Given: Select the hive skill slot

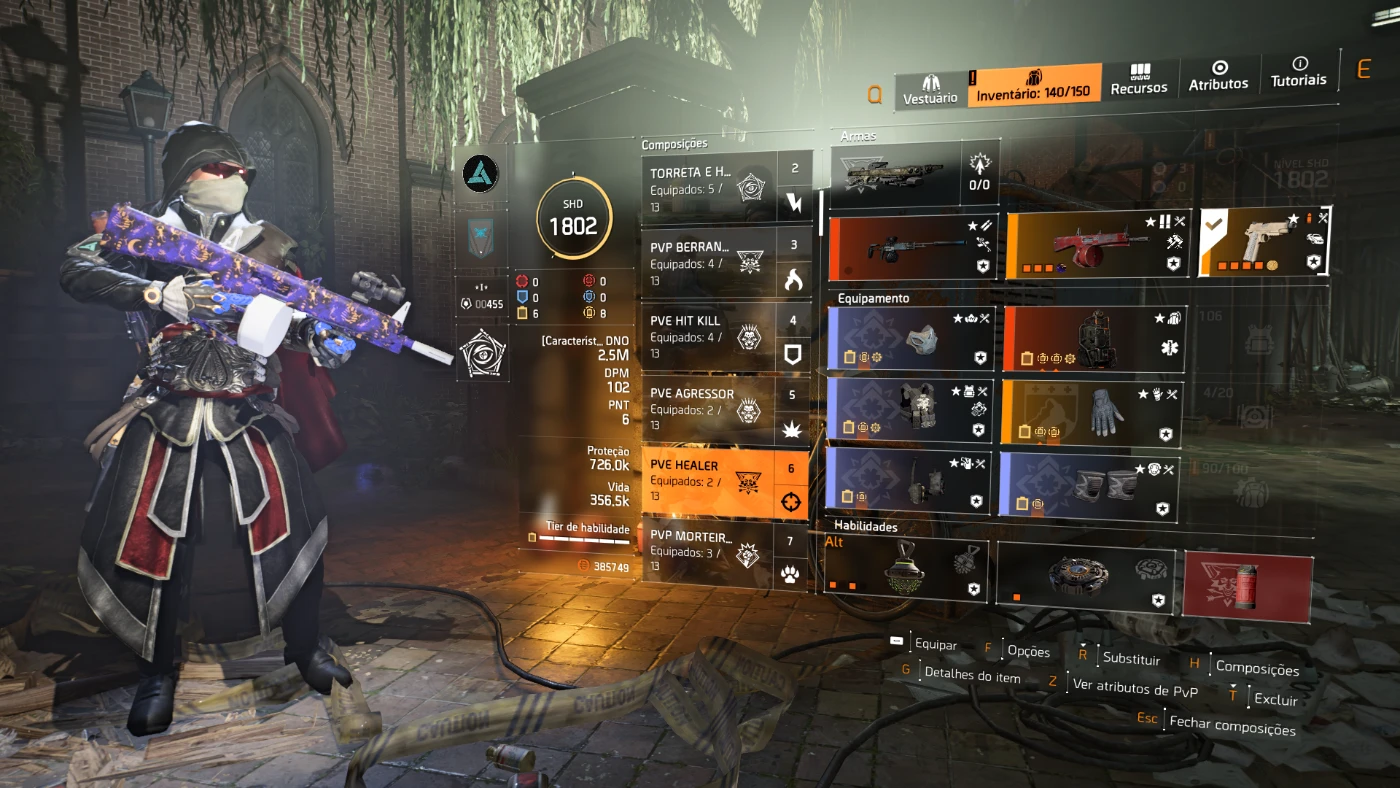Looking at the screenshot, I should click(x=906, y=571).
